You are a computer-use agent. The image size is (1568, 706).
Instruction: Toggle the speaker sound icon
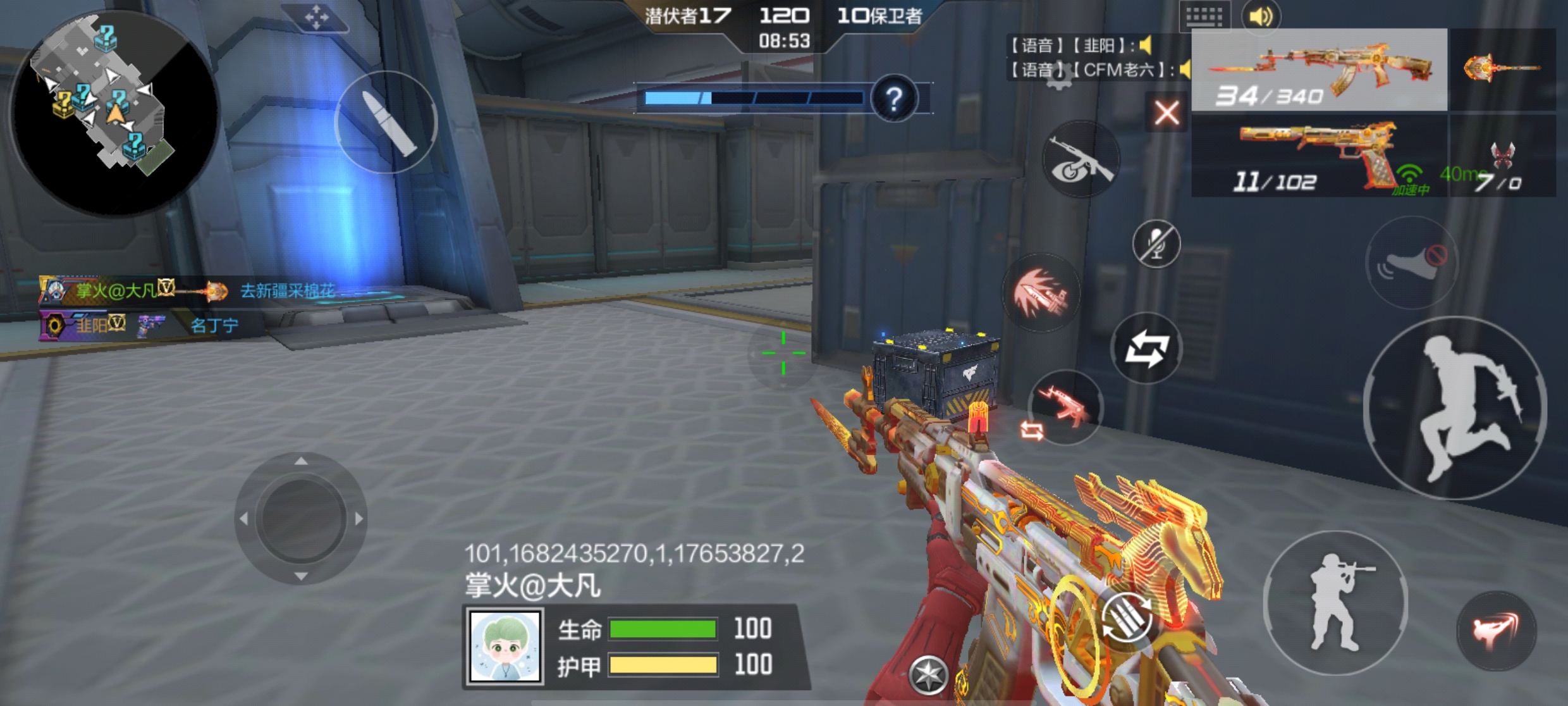coord(1261,16)
